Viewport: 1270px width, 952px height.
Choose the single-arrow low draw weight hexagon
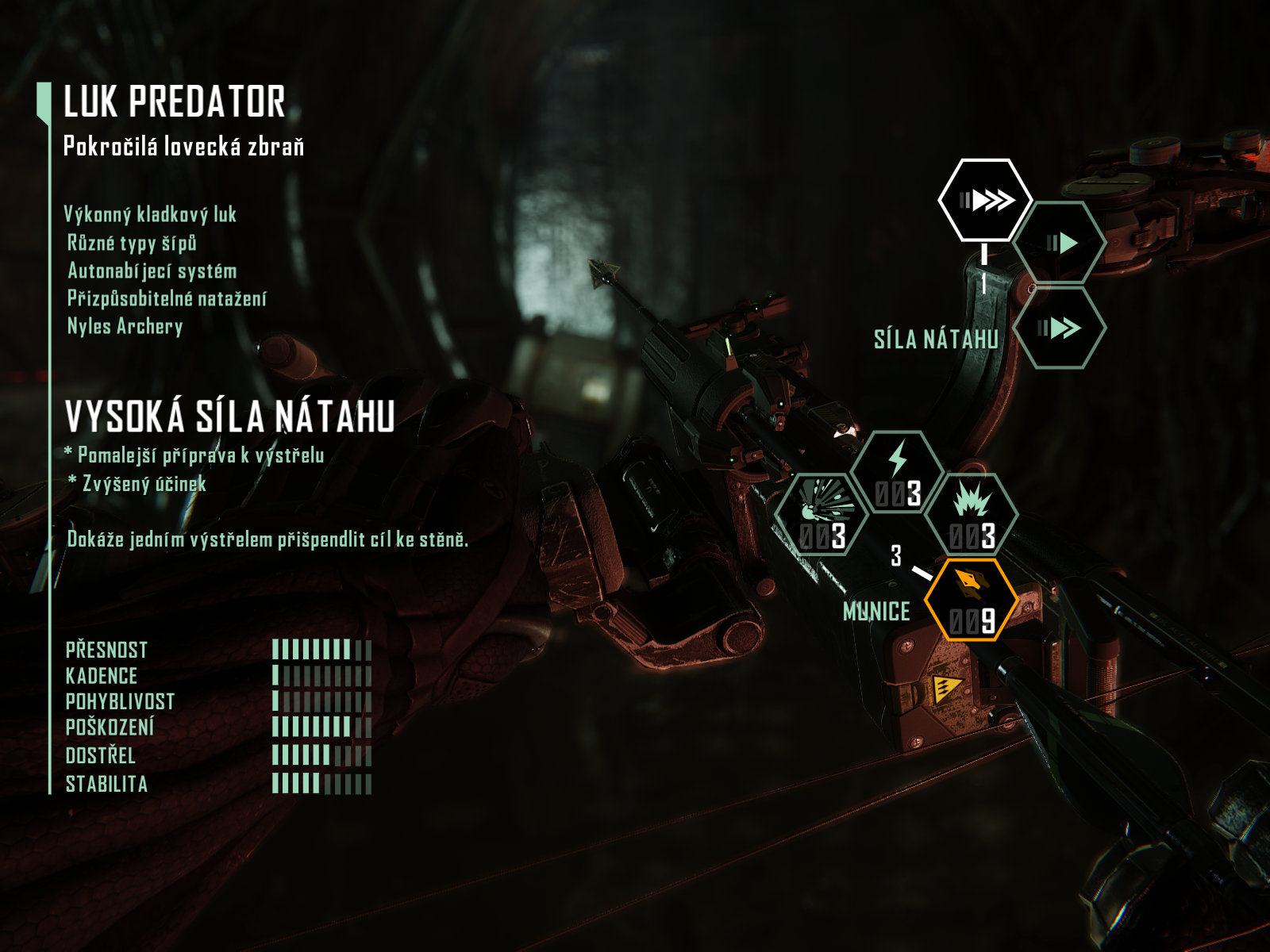tap(1060, 243)
